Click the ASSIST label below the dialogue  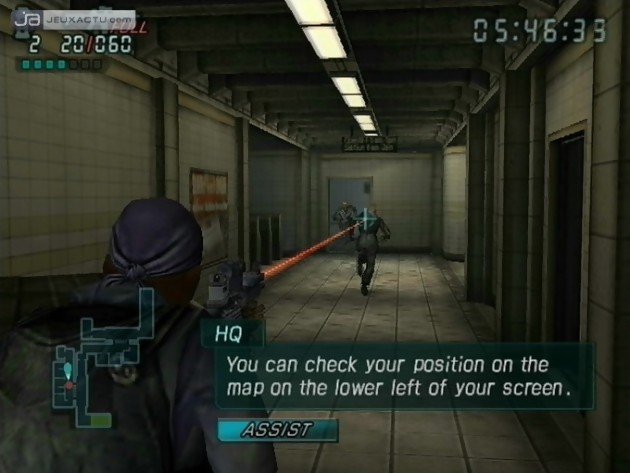(x=276, y=430)
